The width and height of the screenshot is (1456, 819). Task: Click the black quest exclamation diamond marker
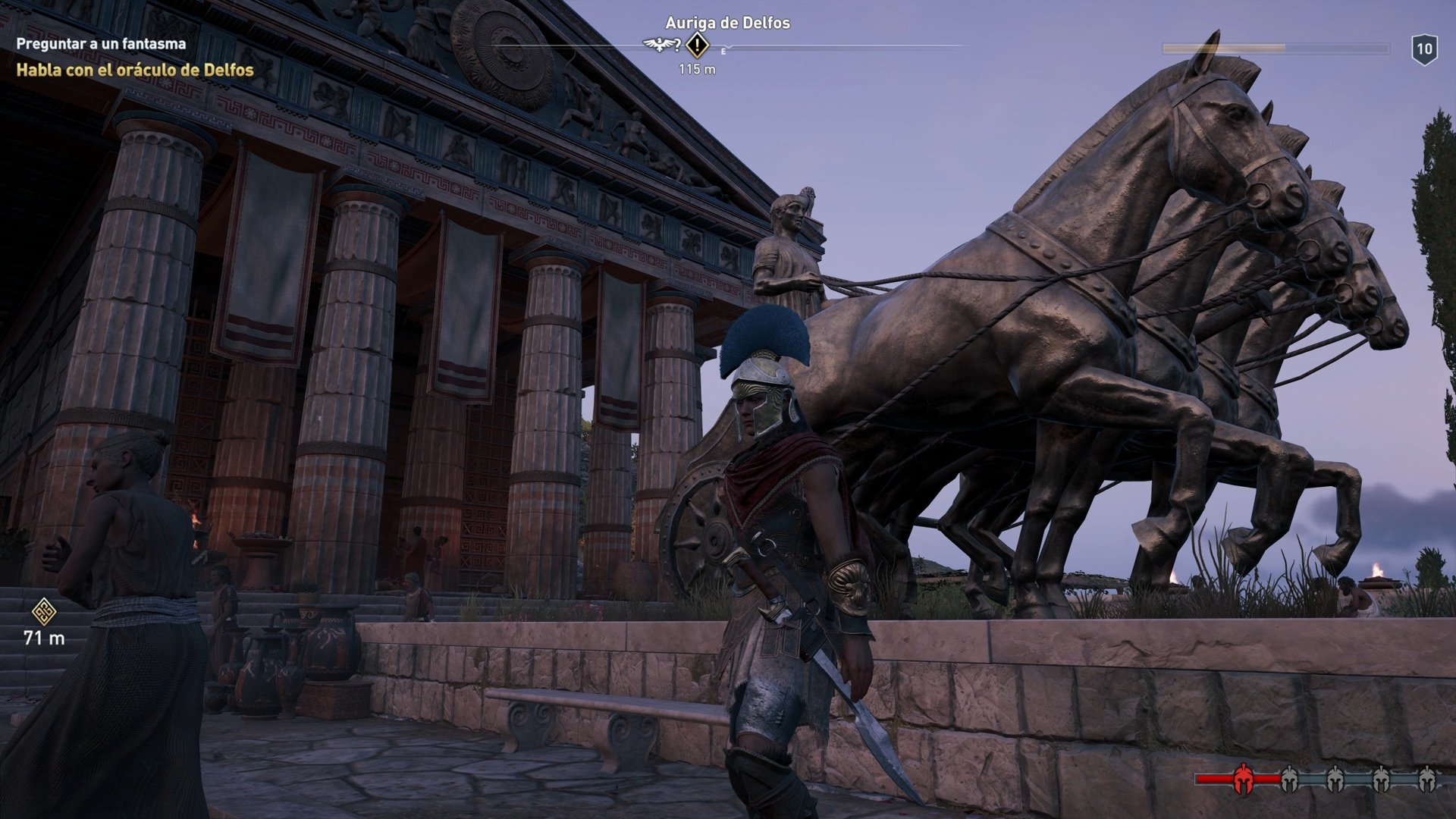point(698,45)
